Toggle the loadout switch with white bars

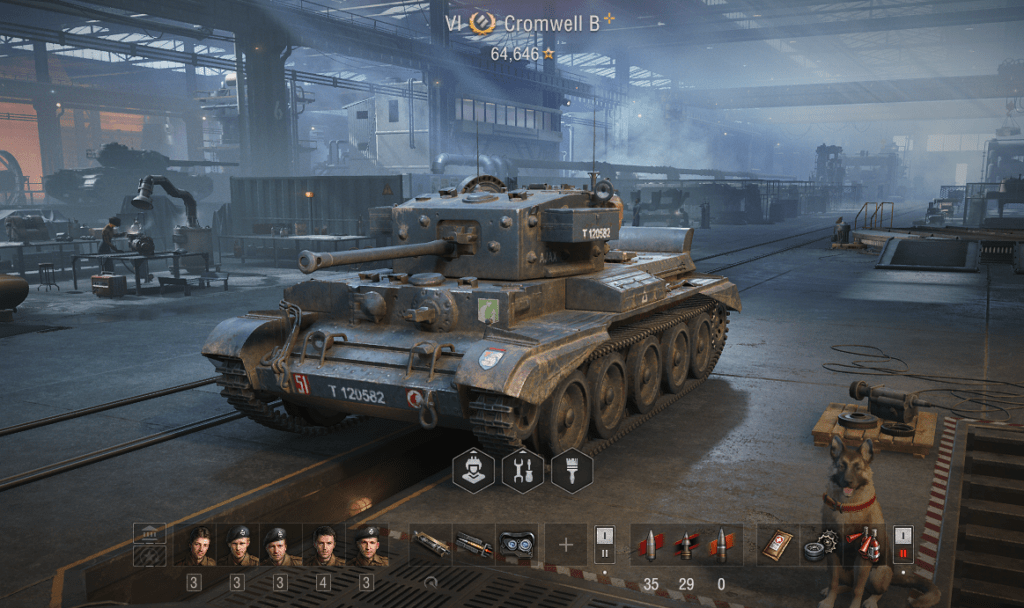(604, 545)
